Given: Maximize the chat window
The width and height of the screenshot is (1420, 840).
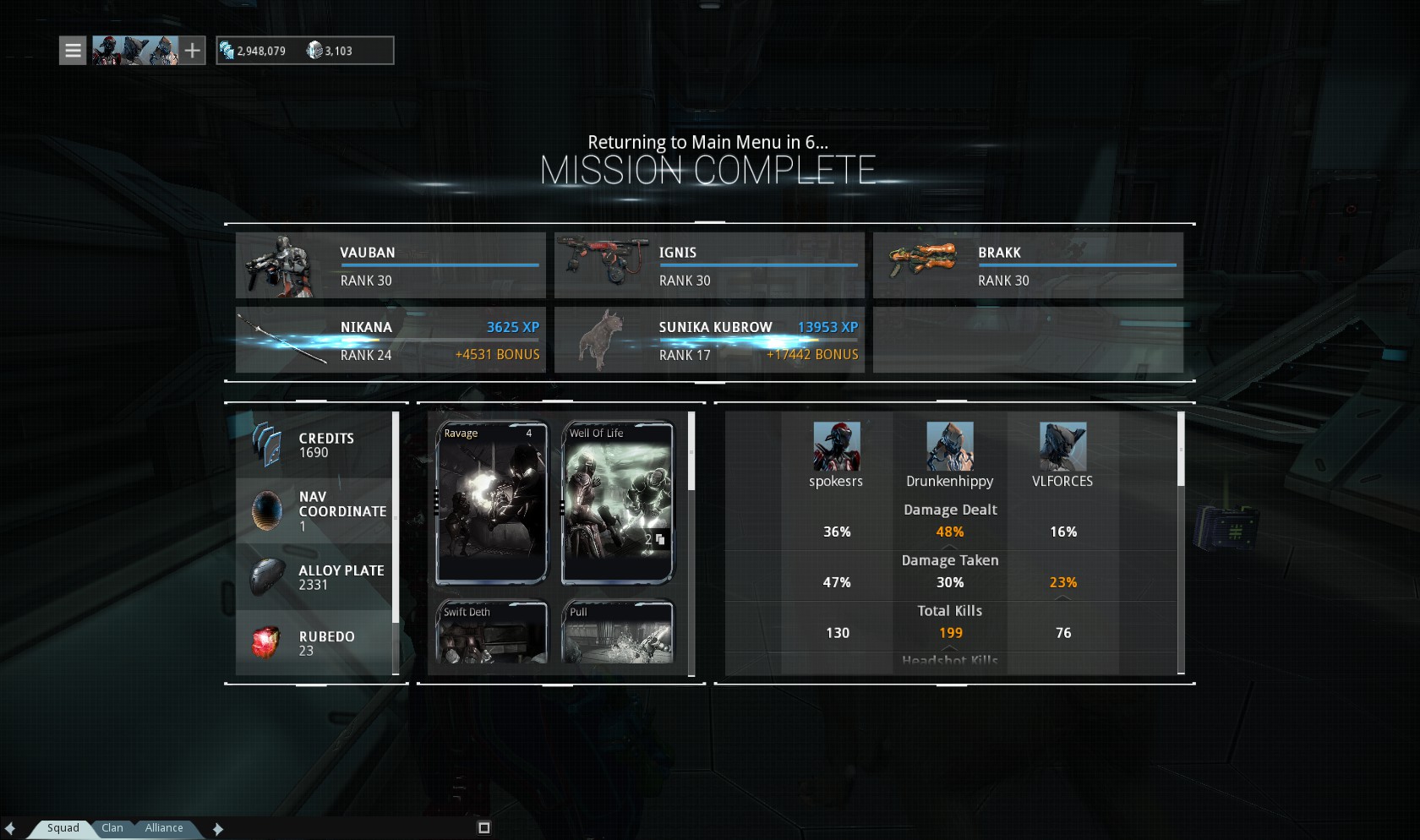Looking at the screenshot, I should point(484,828).
